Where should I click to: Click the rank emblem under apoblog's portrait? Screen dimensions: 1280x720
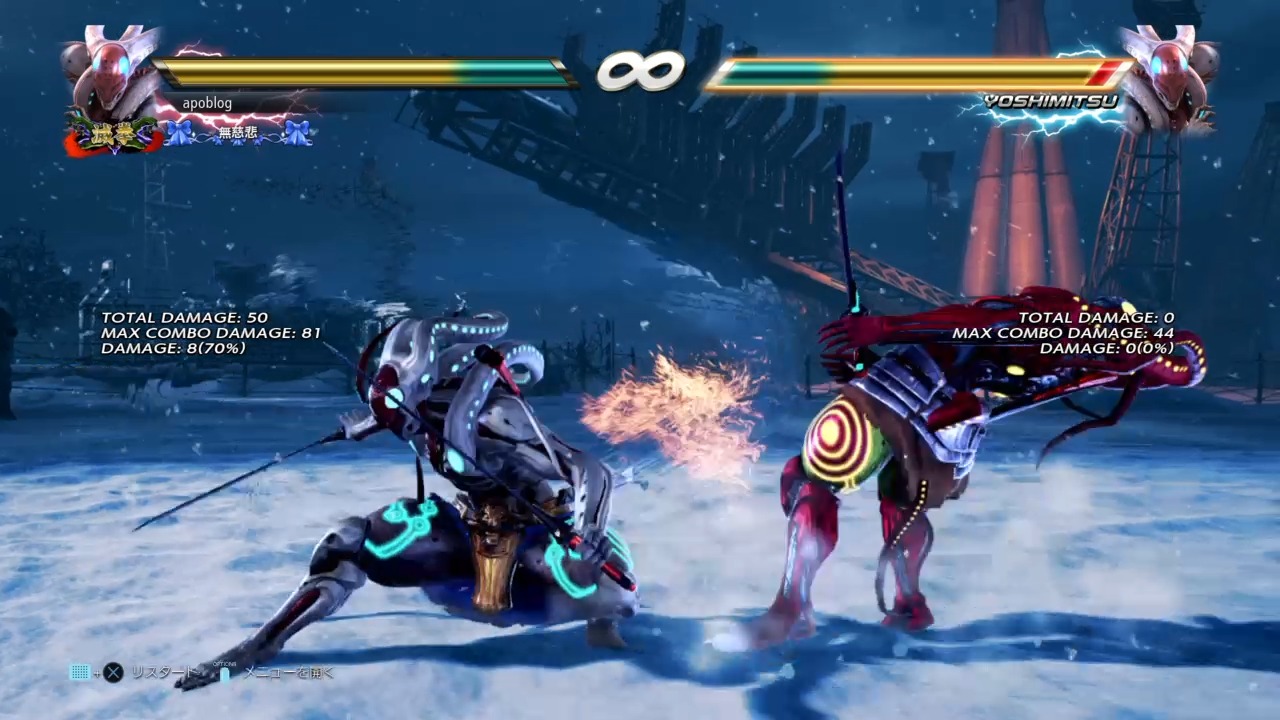(x=112, y=134)
